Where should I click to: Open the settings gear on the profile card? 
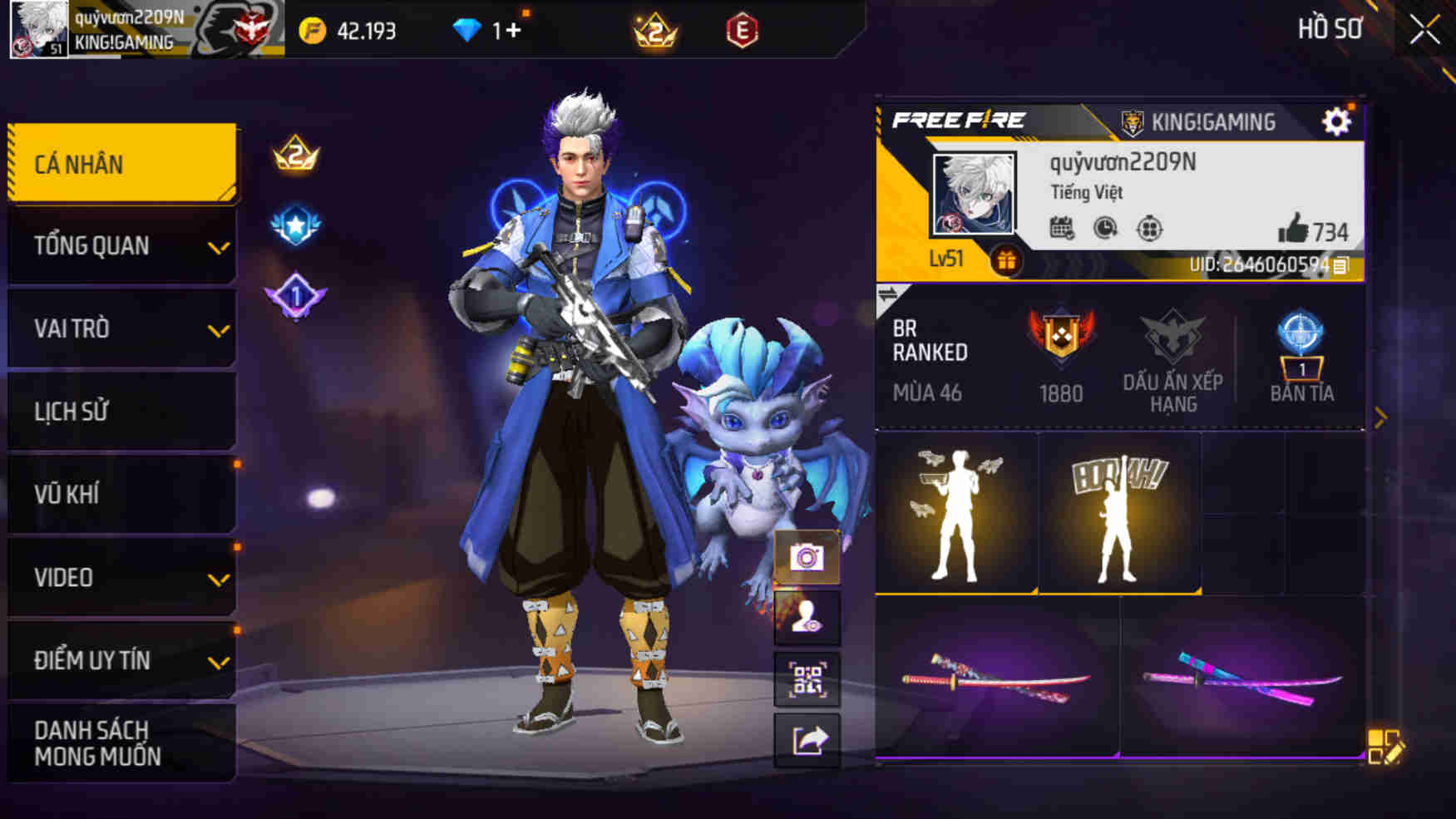[1336, 121]
